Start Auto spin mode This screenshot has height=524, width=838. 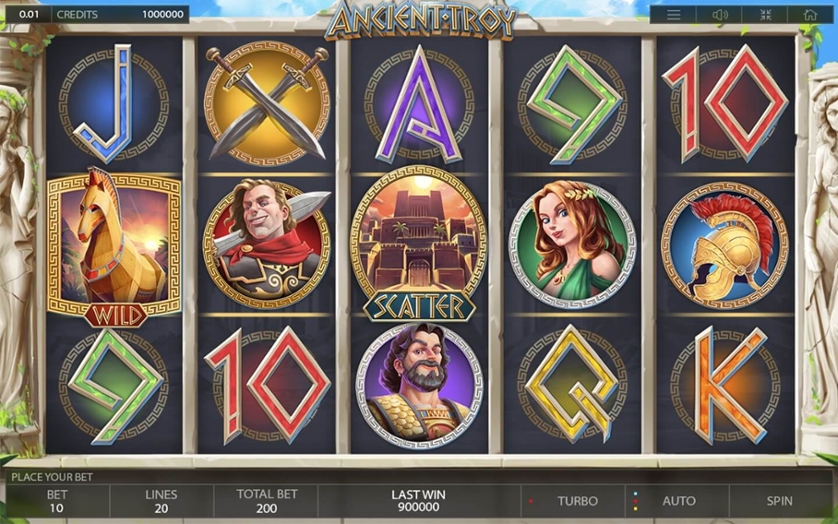679,501
